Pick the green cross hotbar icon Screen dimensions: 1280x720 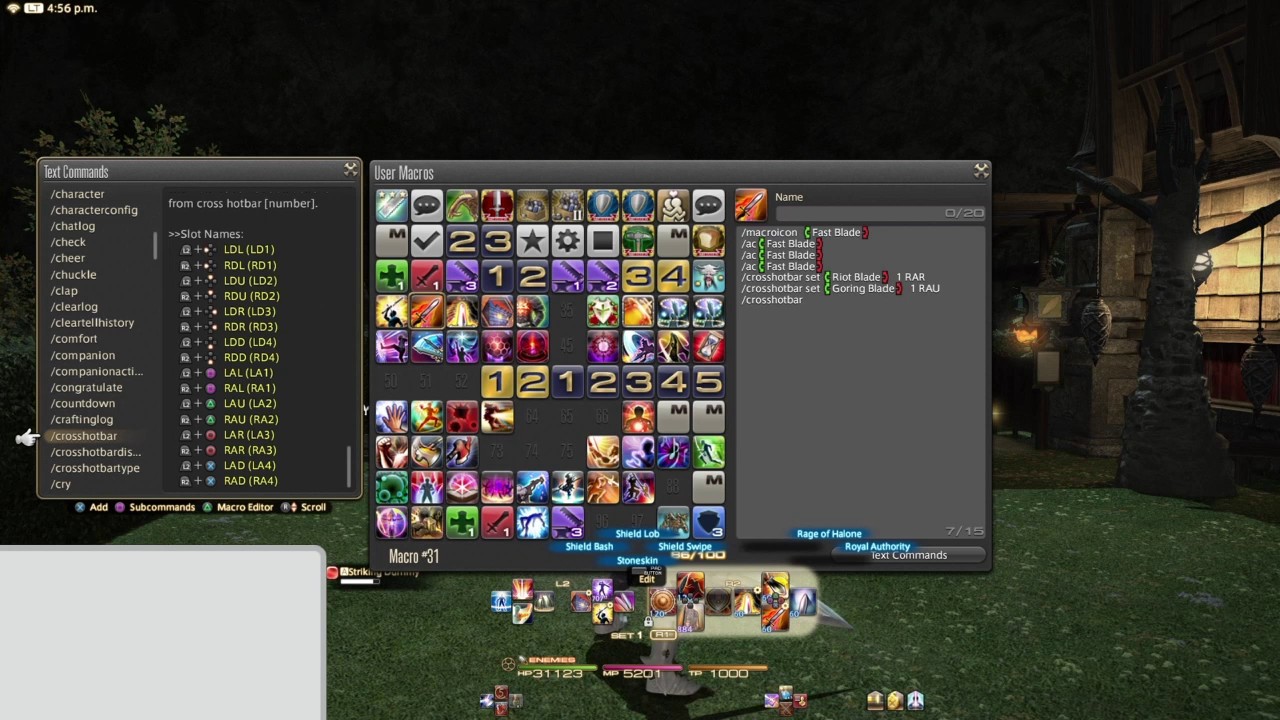[391, 276]
